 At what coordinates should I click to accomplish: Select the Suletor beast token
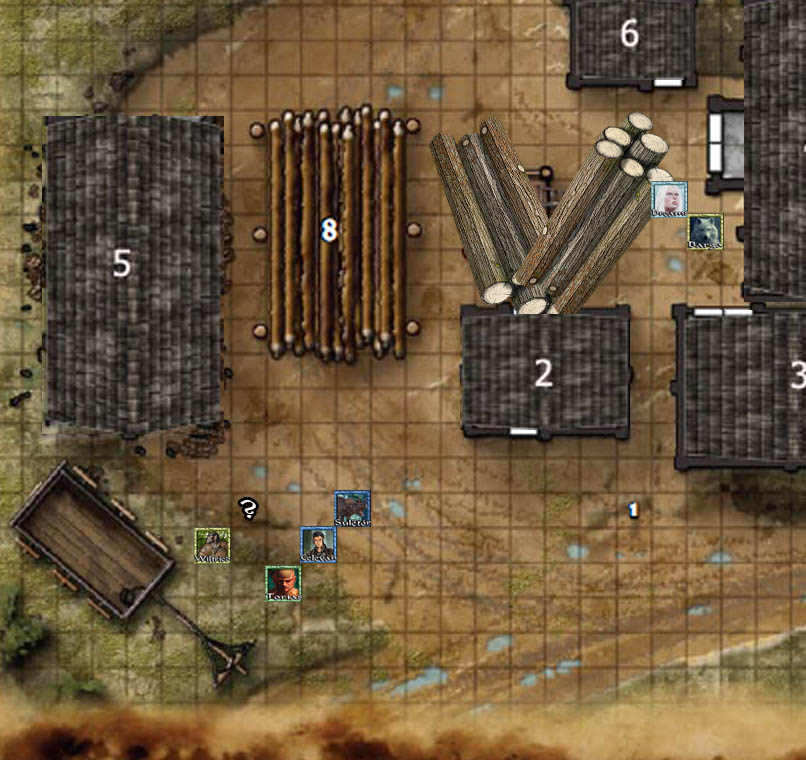click(352, 509)
